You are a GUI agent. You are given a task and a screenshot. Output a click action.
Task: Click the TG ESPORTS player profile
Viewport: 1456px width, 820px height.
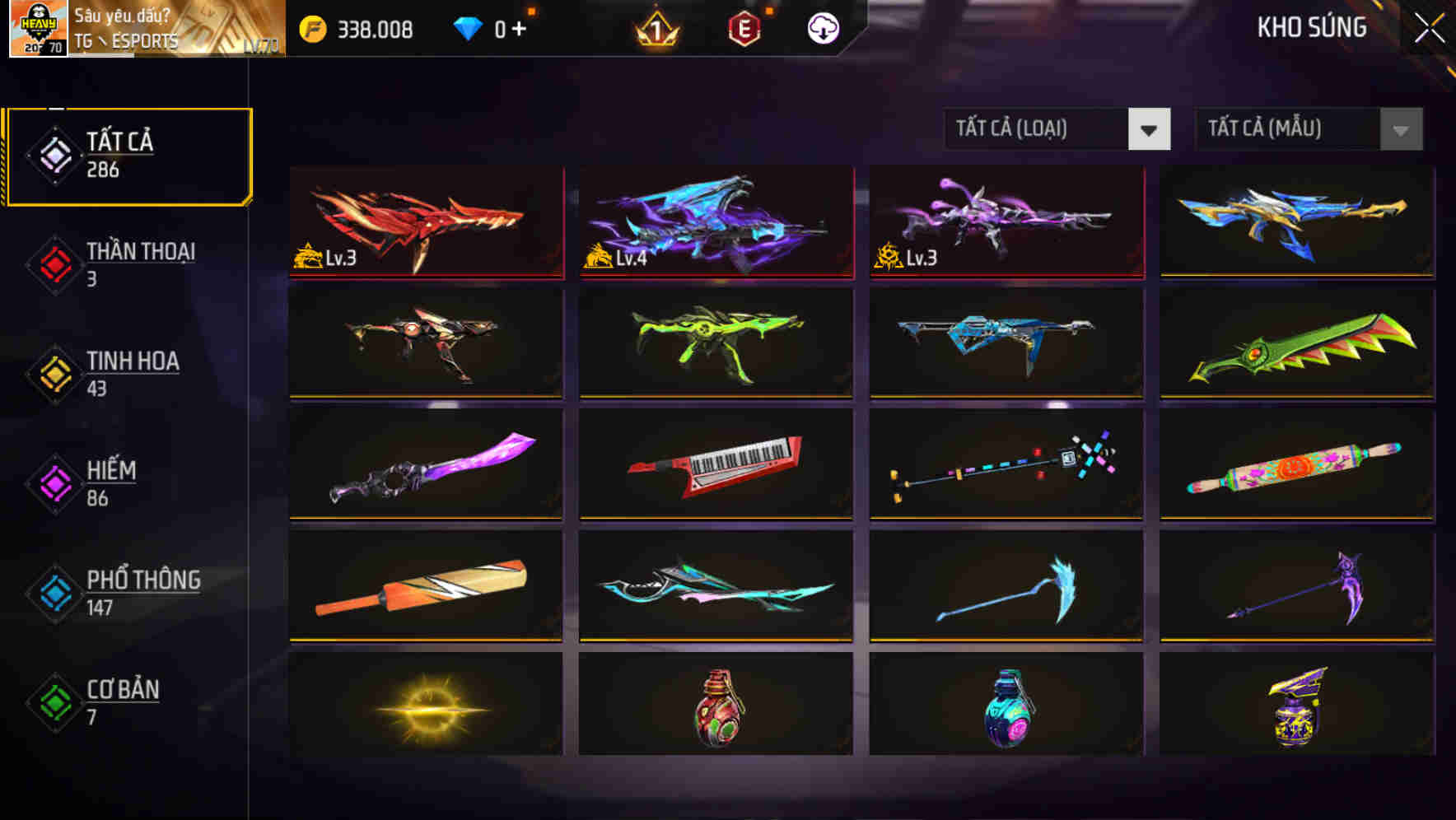[x=124, y=38]
